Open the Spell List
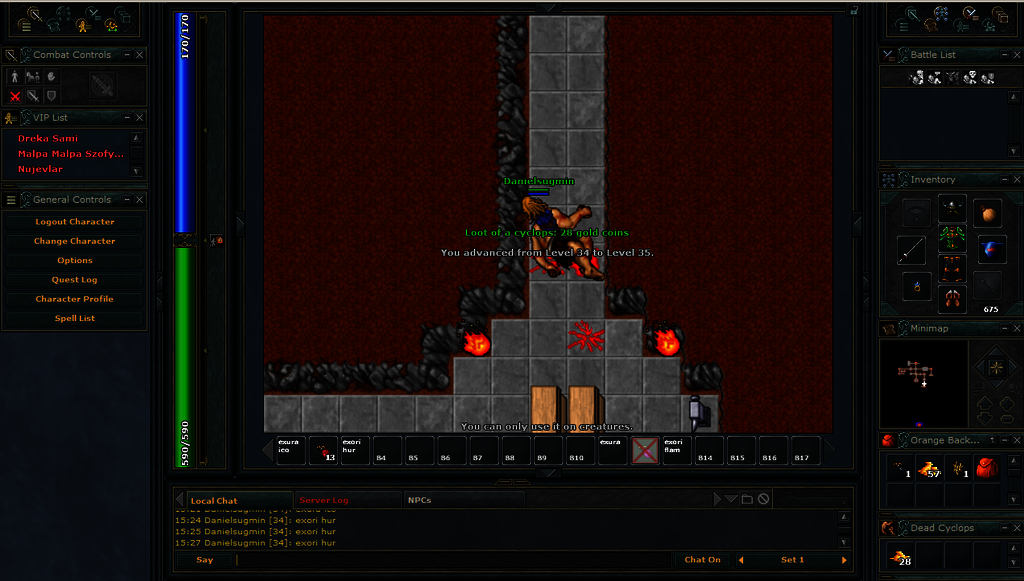The image size is (1024, 581). click(x=75, y=318)
